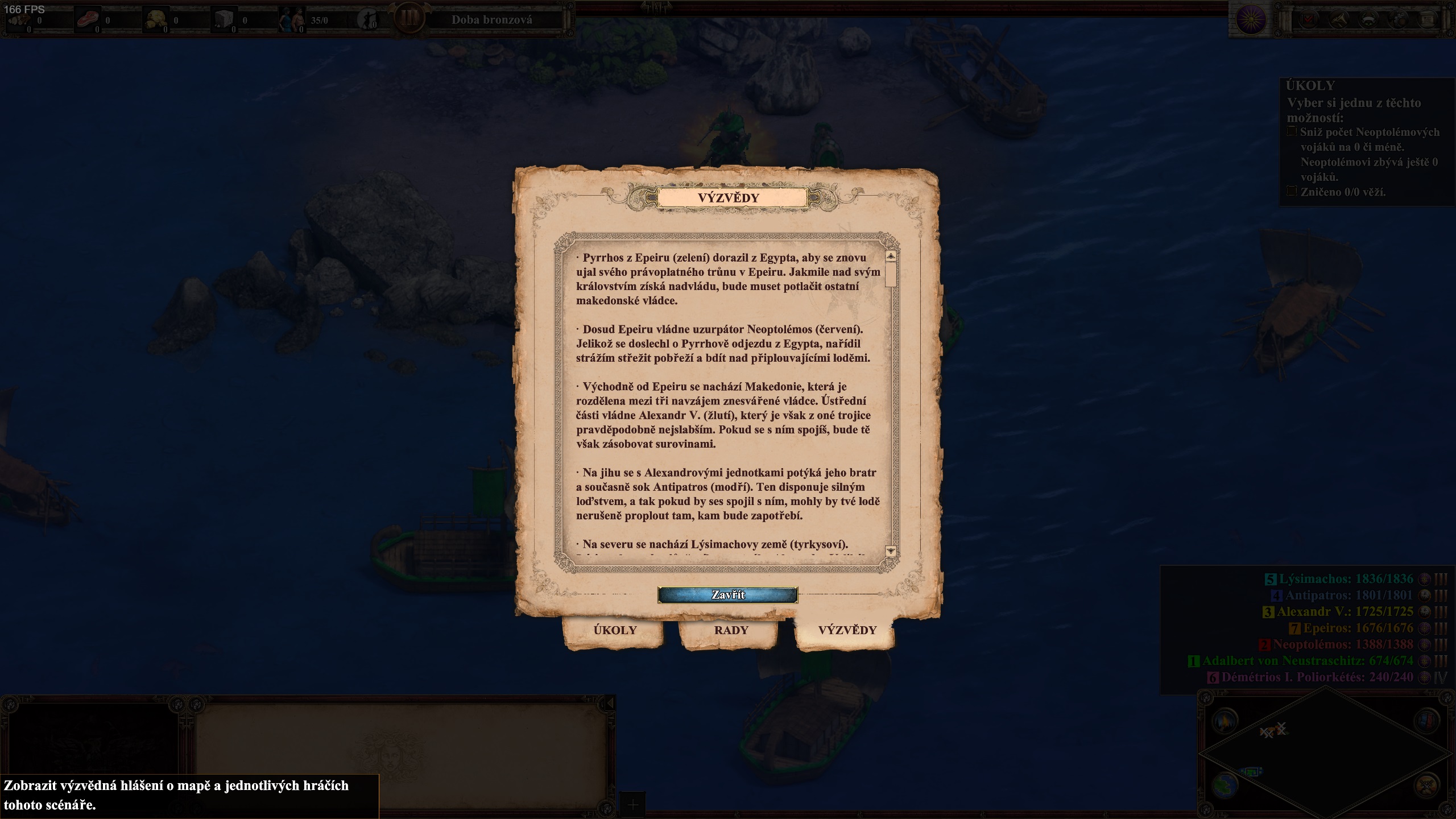
Task: Click the purple sun shield civilization emblem
Action: click(1251, 20)
